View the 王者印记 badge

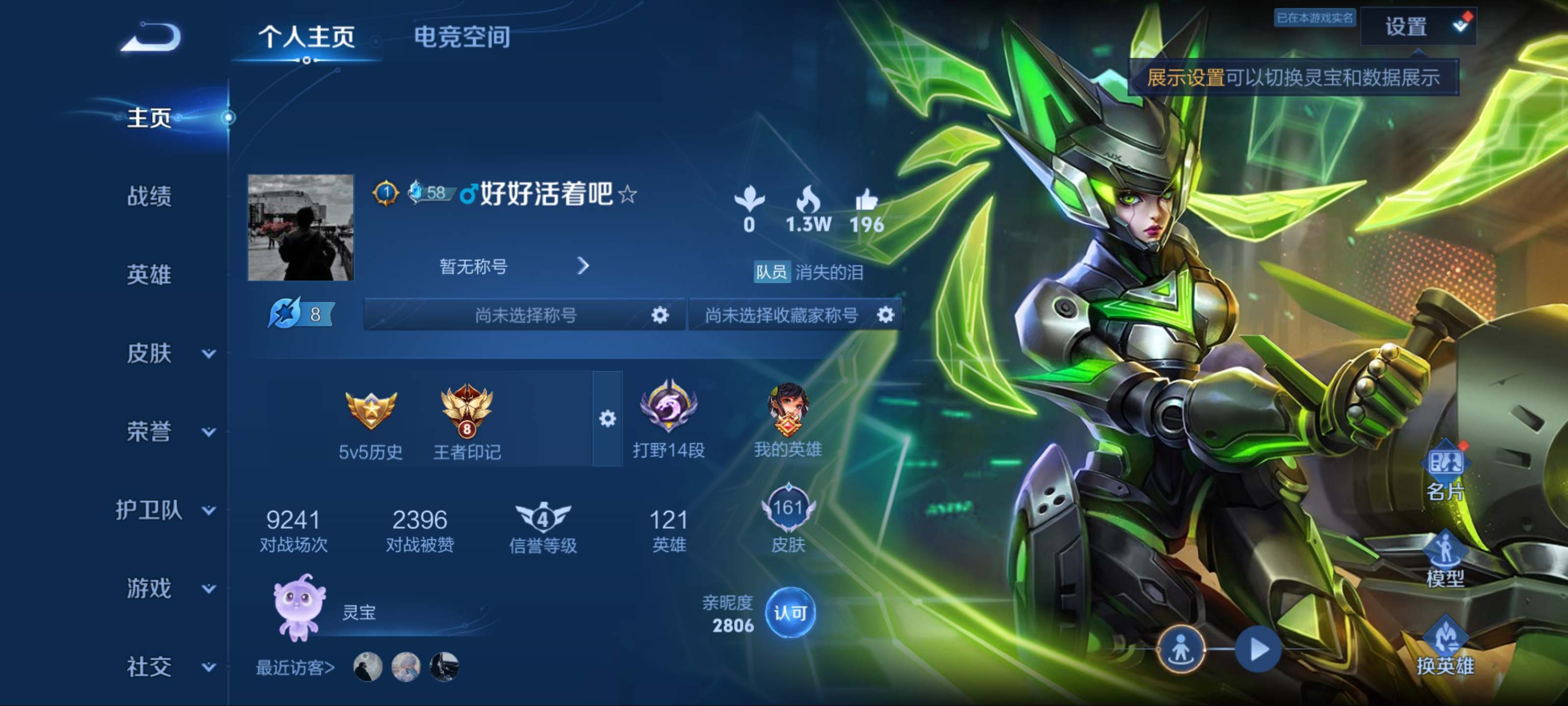coord(467,420)
